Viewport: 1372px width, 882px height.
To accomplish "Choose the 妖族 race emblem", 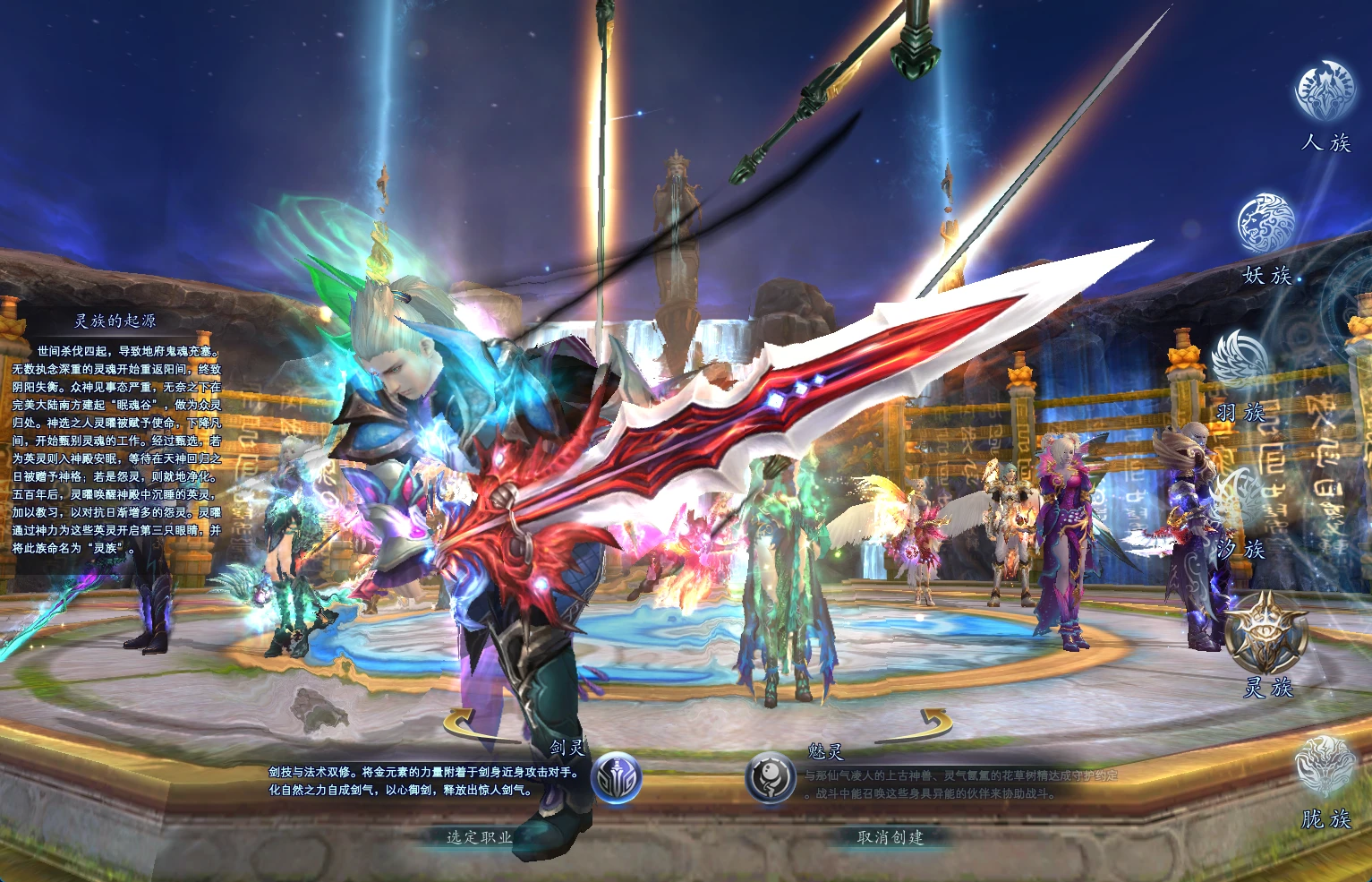I will (x=1266, y=224).
